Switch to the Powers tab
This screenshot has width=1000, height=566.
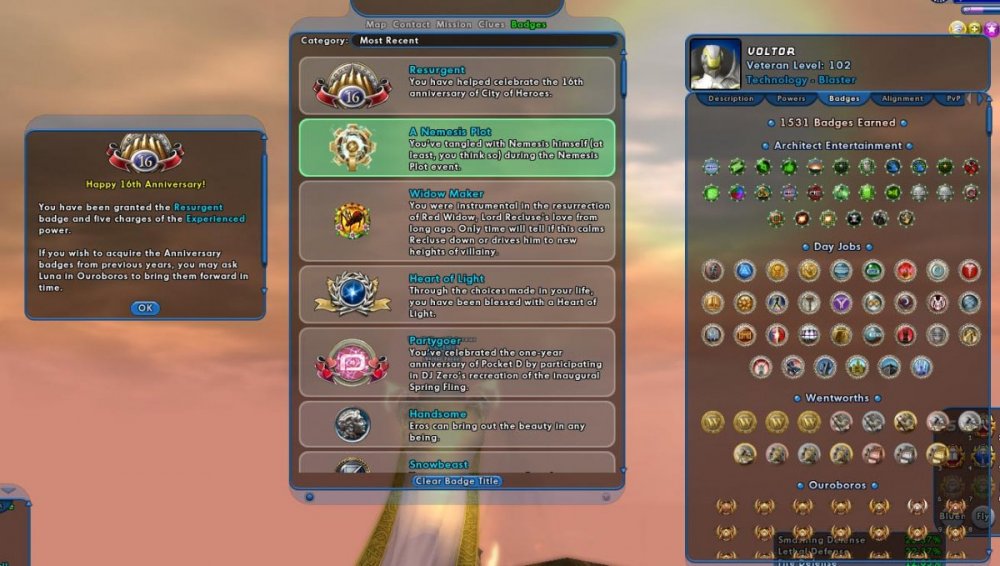791,99
